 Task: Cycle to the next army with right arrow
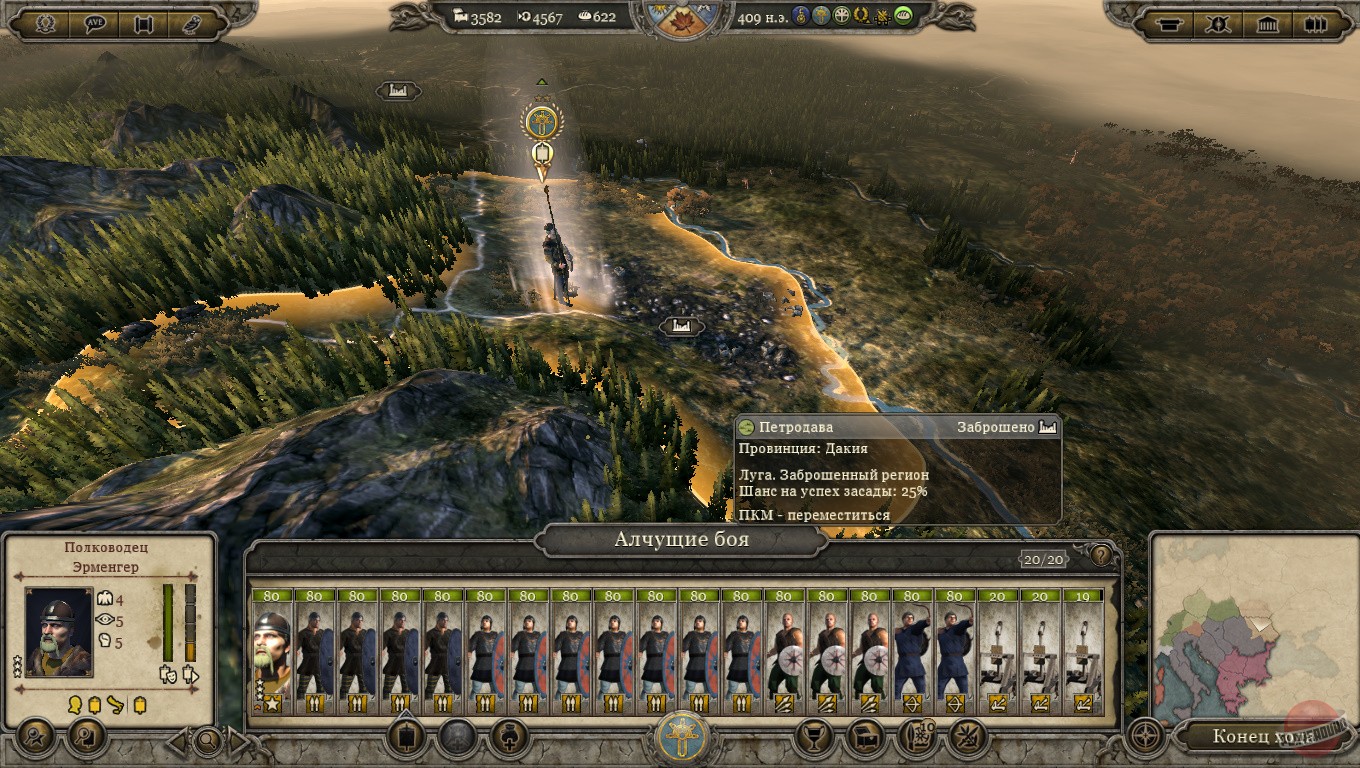tap(240, 741)
